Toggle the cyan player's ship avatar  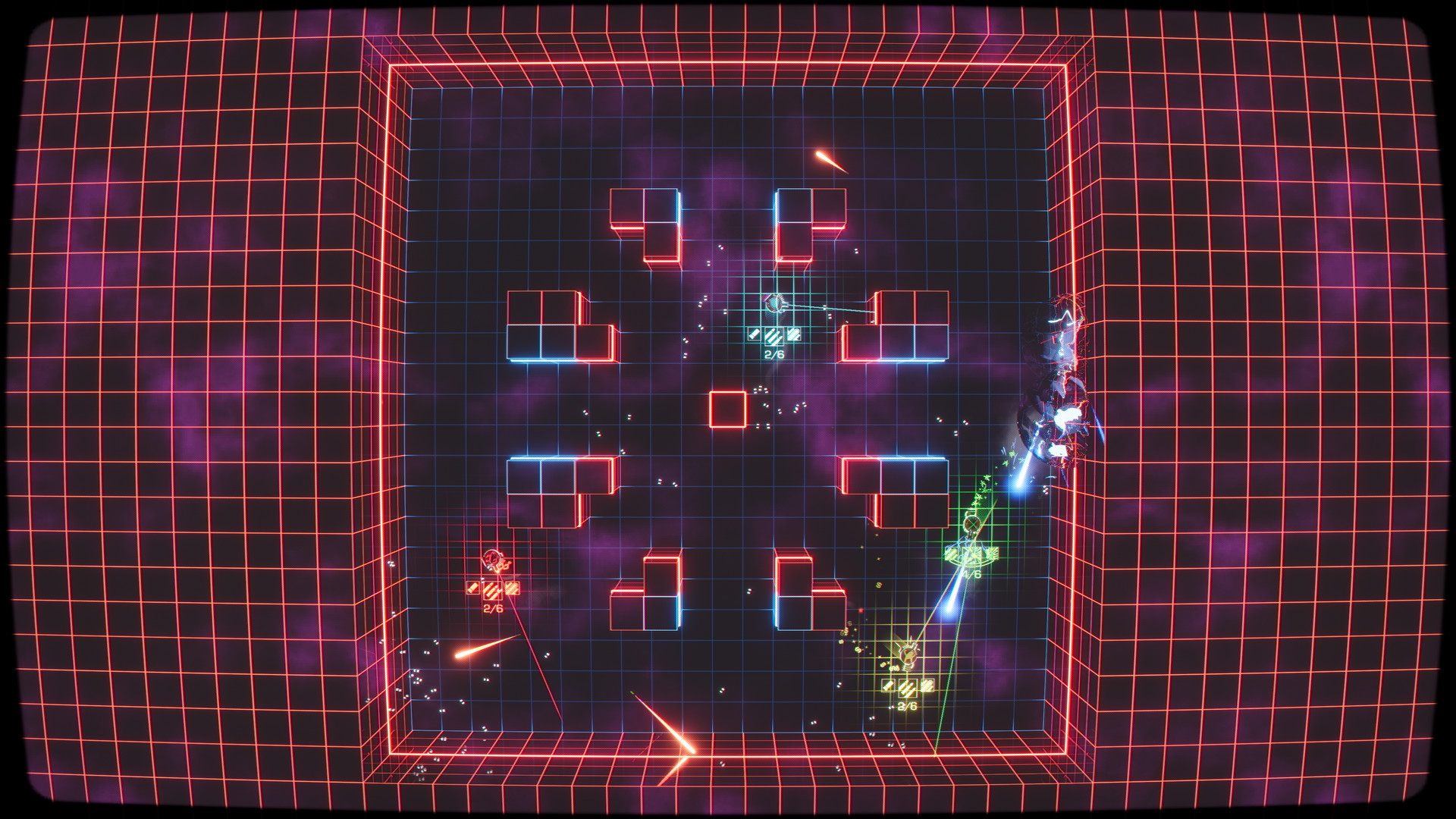pyautogui.click(x=773, y=303)
